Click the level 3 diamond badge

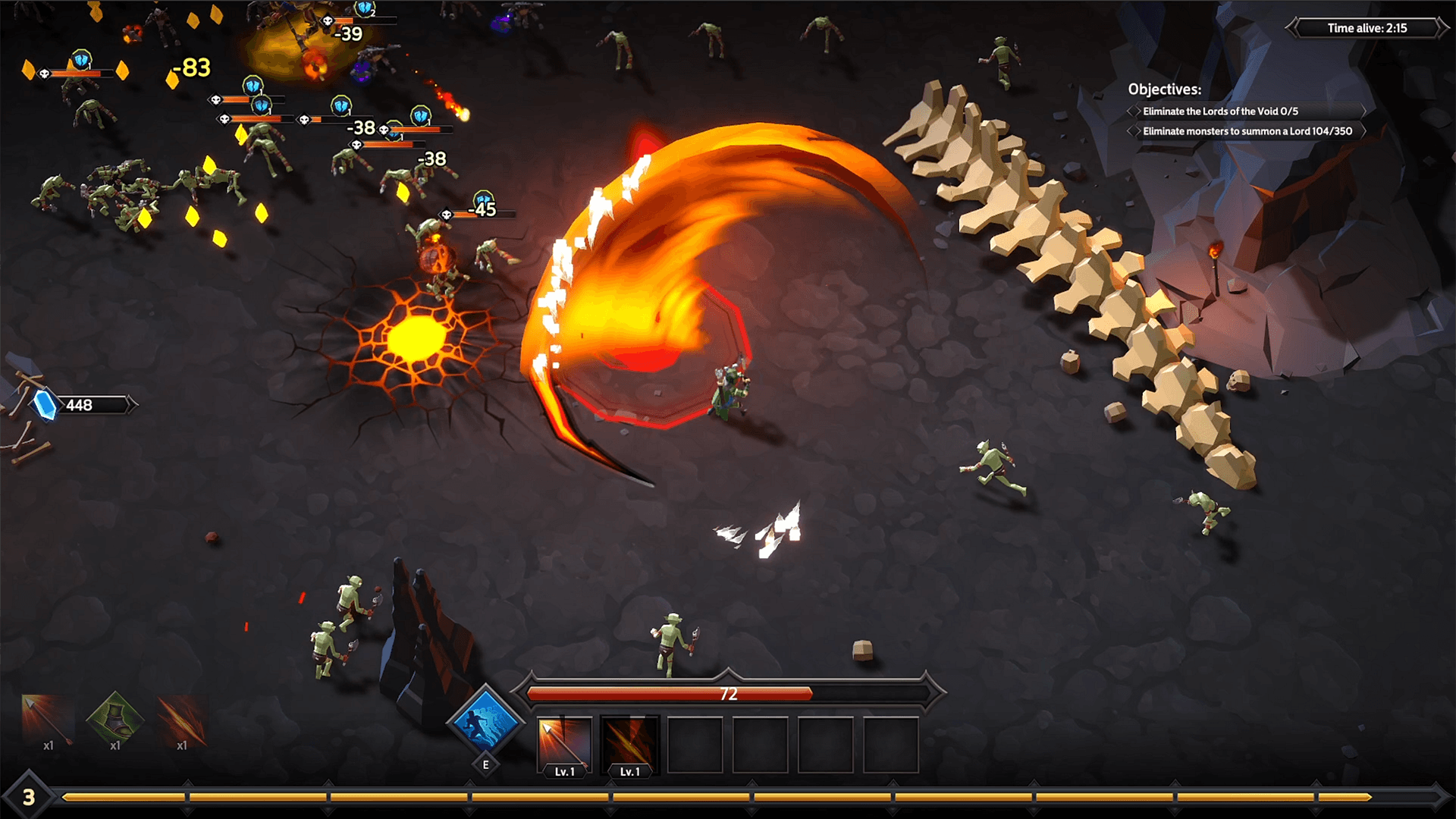tap(29, 797)
